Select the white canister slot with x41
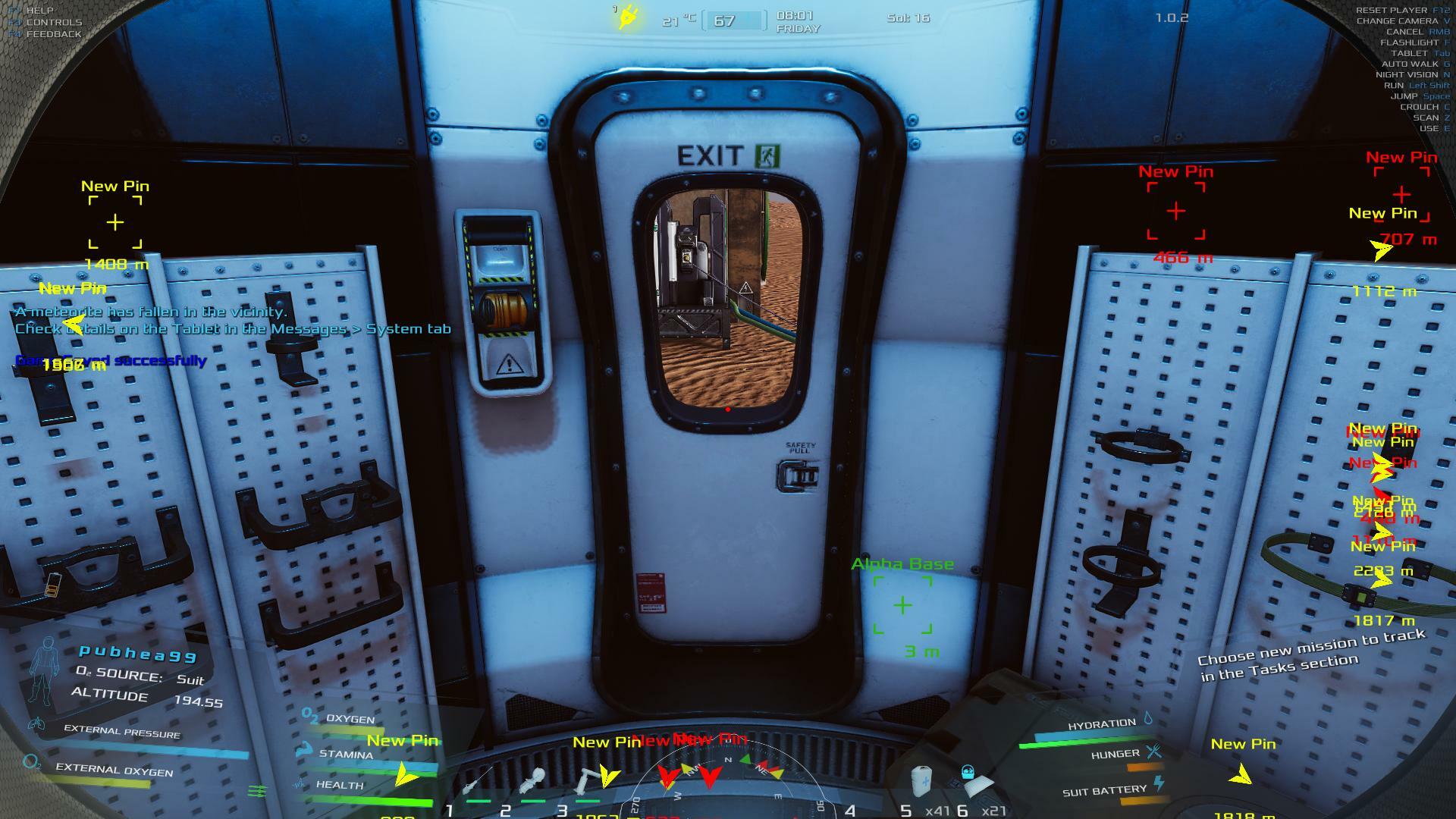 (x=921, y=781)
